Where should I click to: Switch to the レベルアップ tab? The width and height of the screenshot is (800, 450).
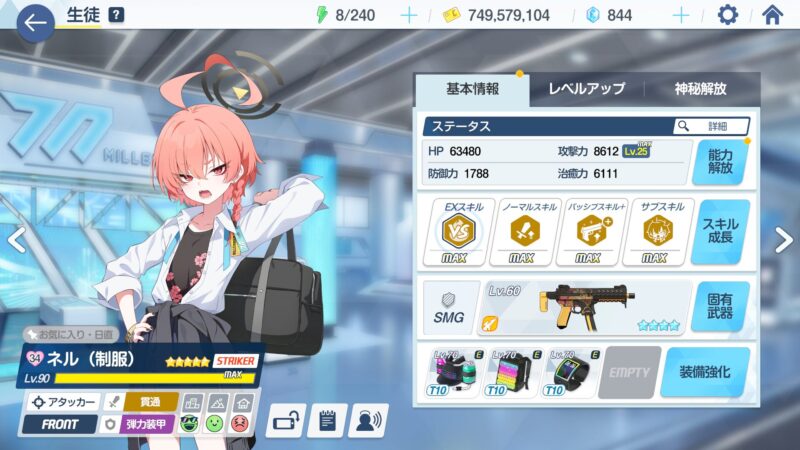click(x=587, y=89)
